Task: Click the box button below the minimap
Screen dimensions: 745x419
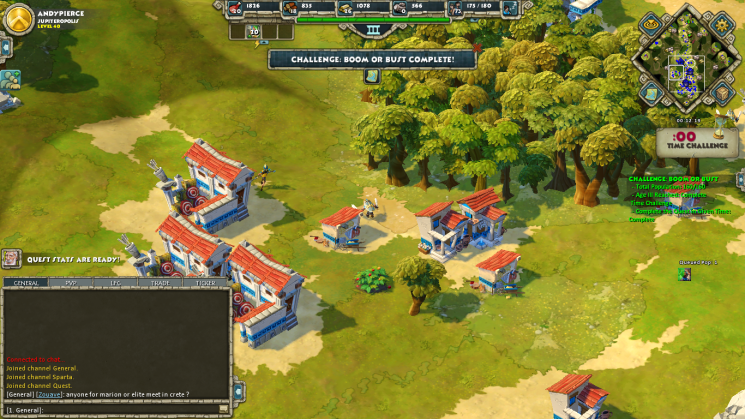Action: (x=722, y=93)
